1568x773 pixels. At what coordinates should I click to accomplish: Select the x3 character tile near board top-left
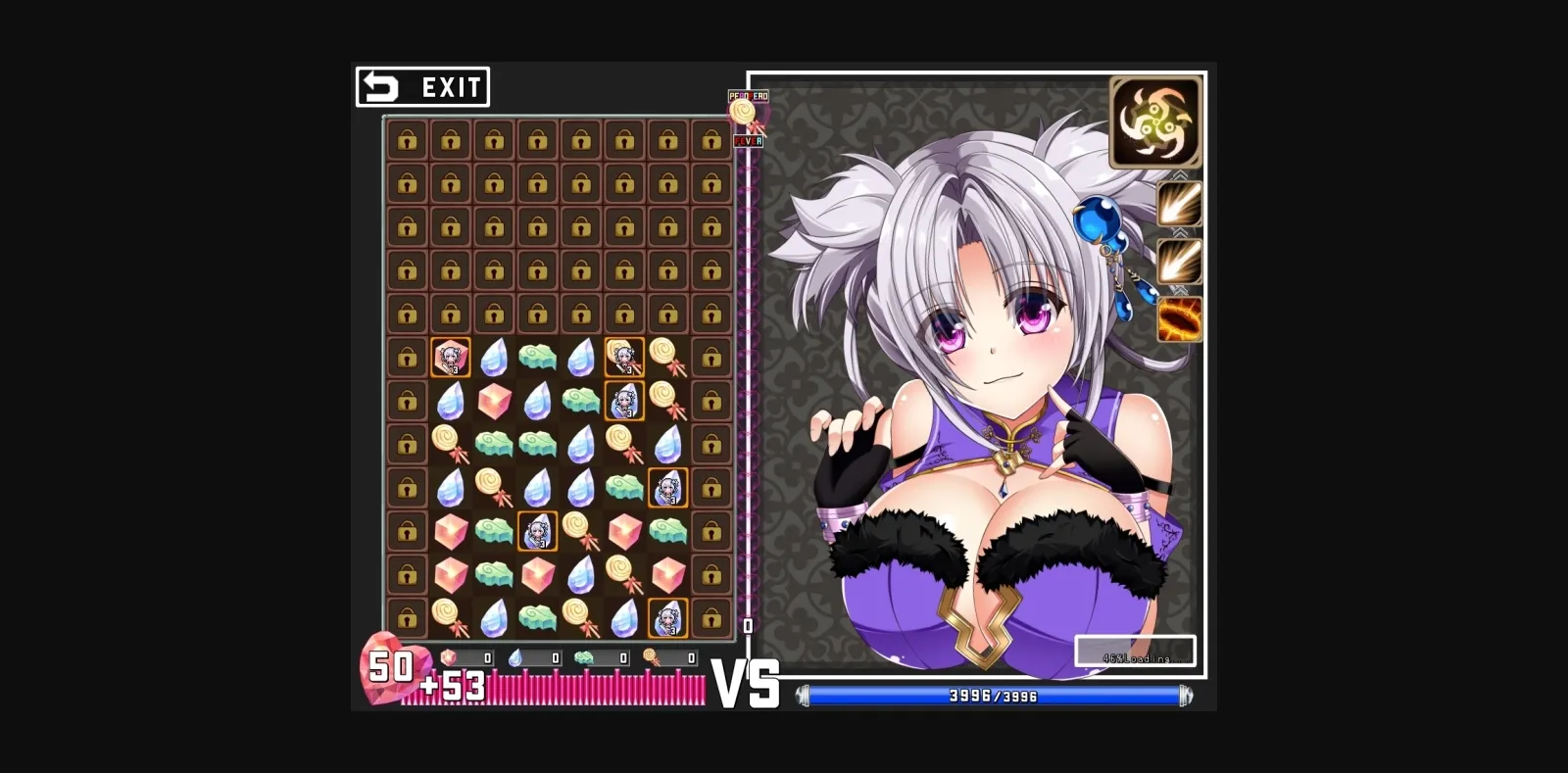[x=450, y=356]
